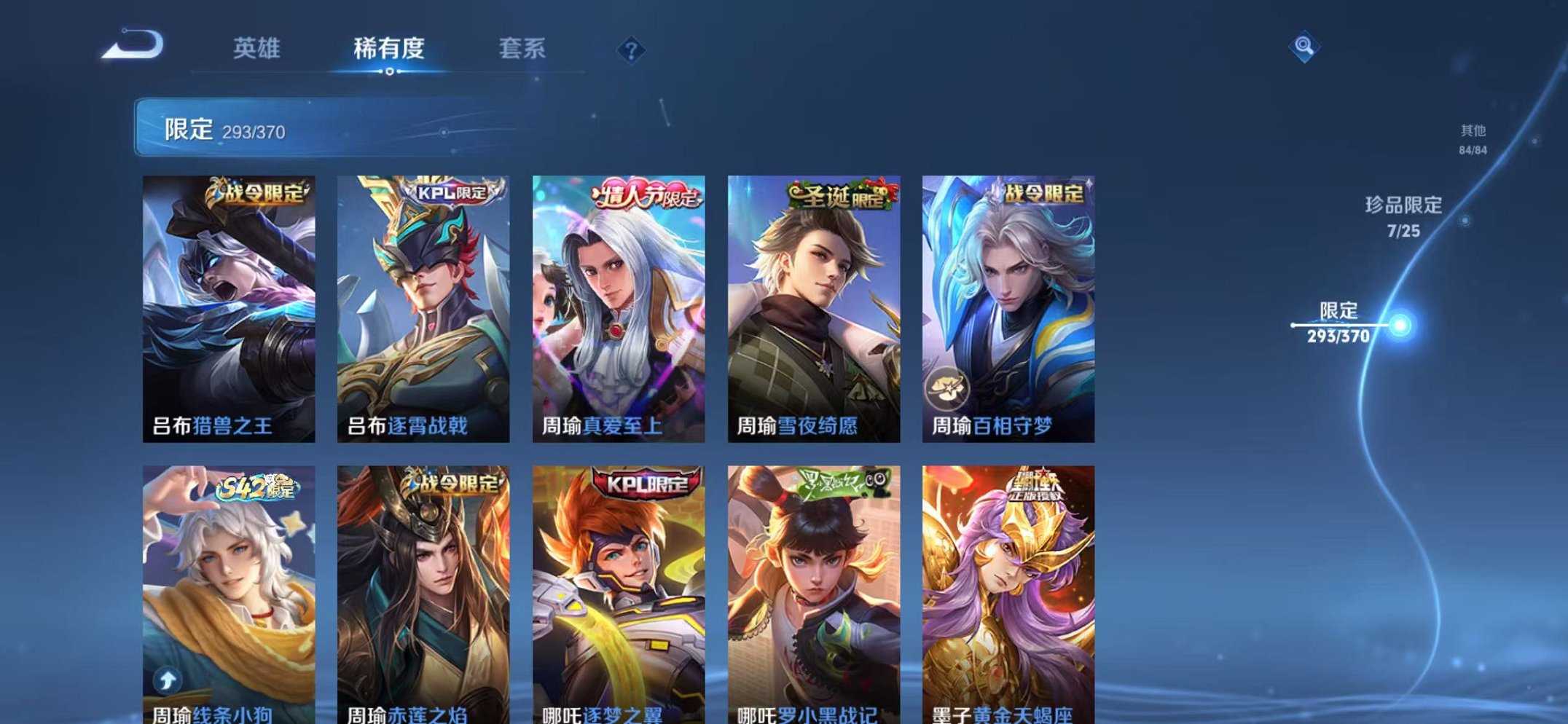
Task: Click the question mark help icon
Action: click(x=631, y=50)
